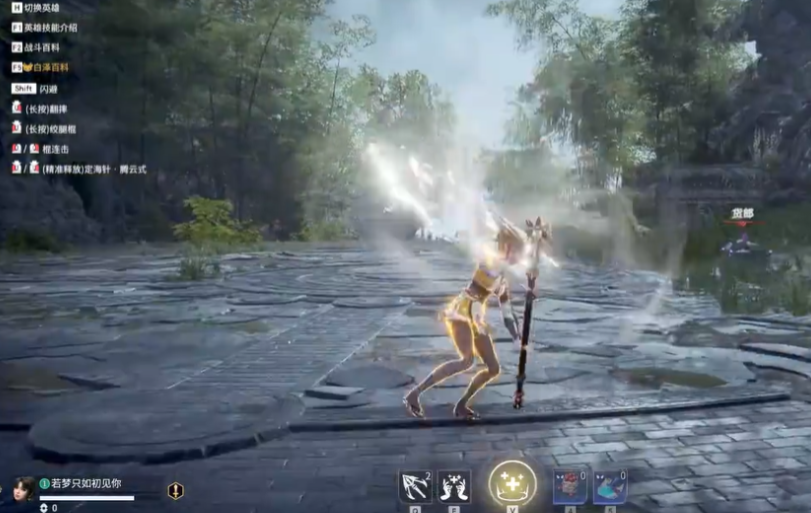The width and height of the screenshot is (811, 513).
Task: Open the orange 白泽百科 entry
Action: tap(46, 67)
